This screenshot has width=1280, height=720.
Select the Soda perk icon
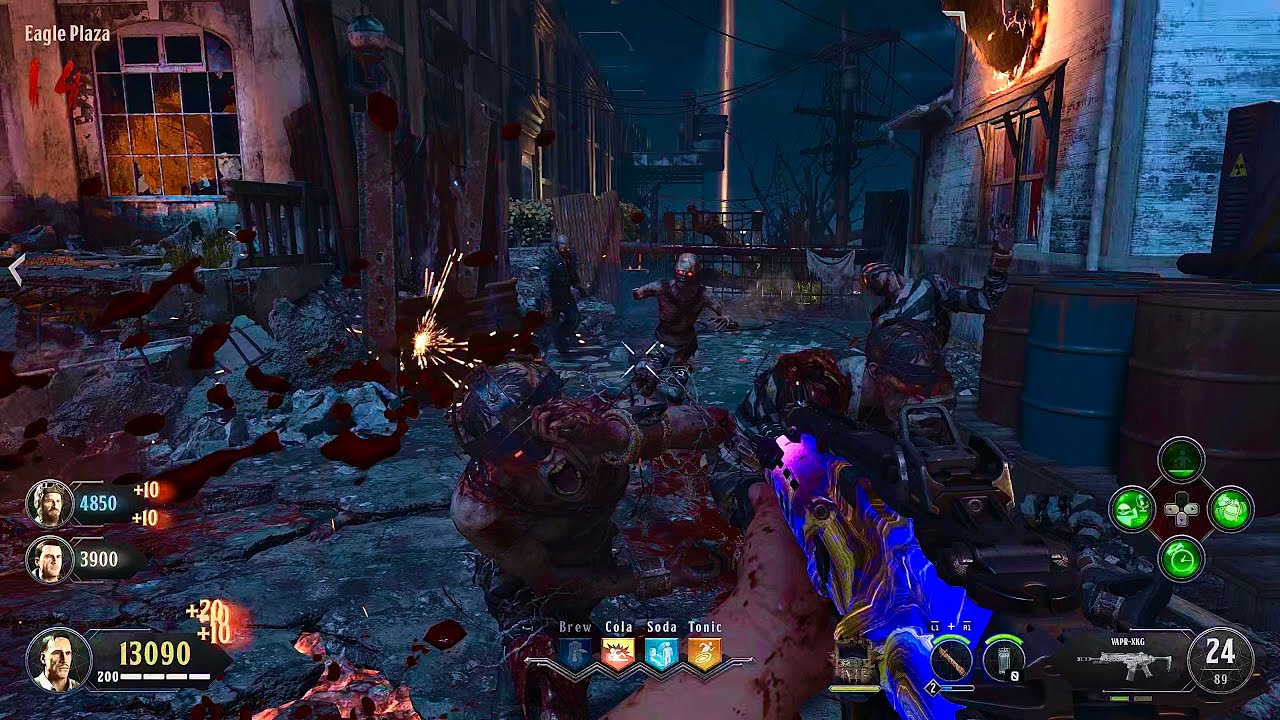point(661,653)
